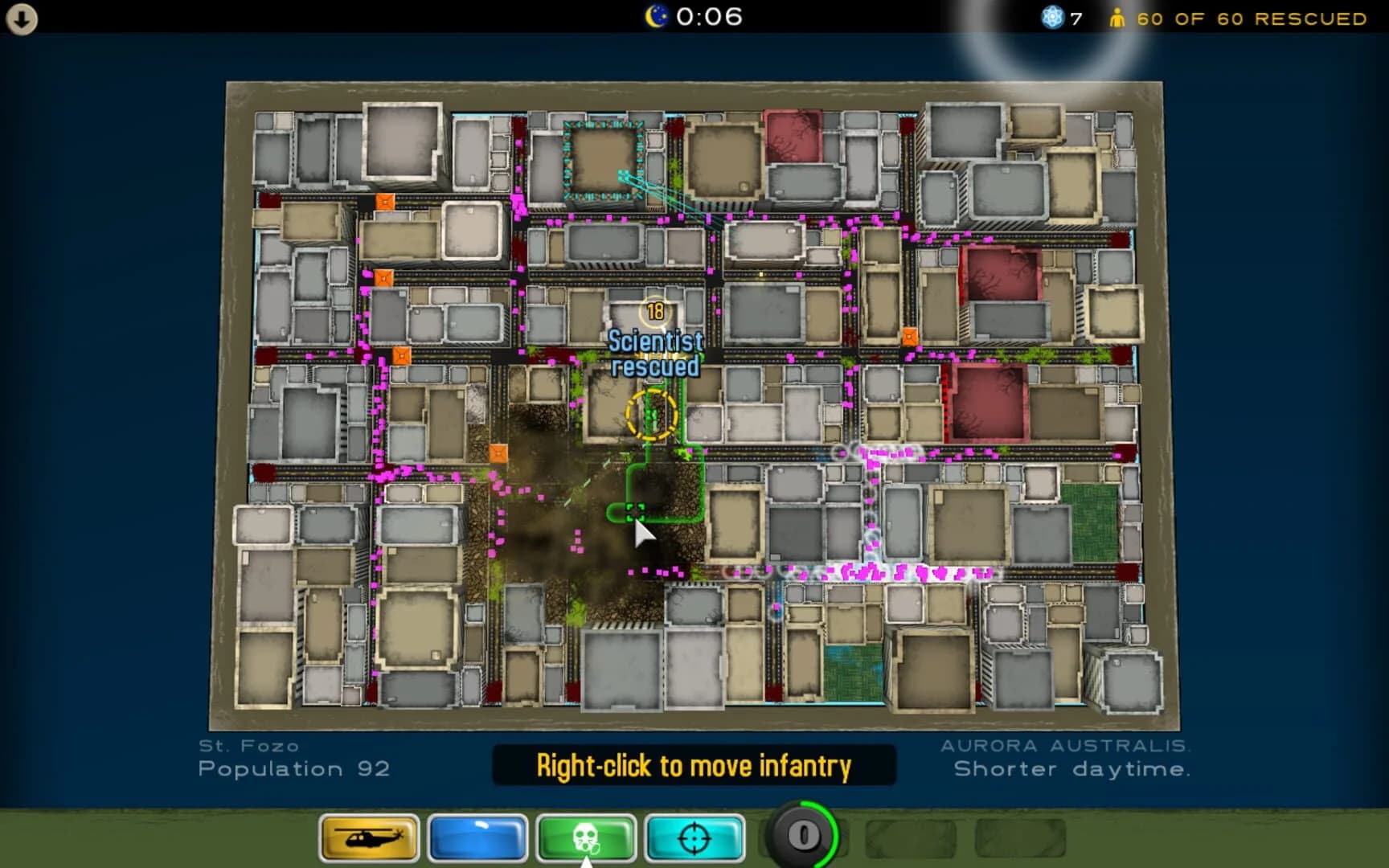Select the cyan crosshair targeting tool
The image size is (1389, 868).
point(694,837)
